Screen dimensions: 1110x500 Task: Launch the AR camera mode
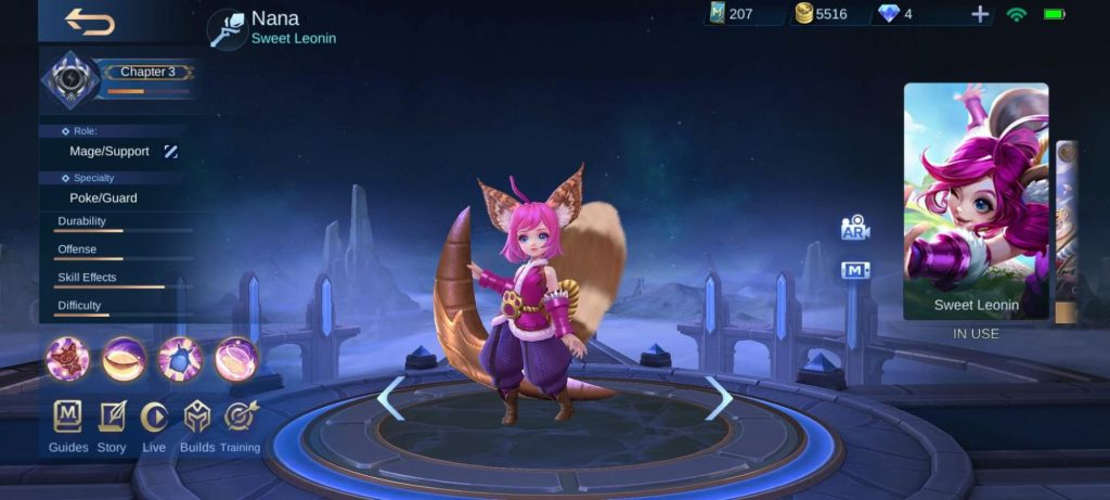point(855,228)
